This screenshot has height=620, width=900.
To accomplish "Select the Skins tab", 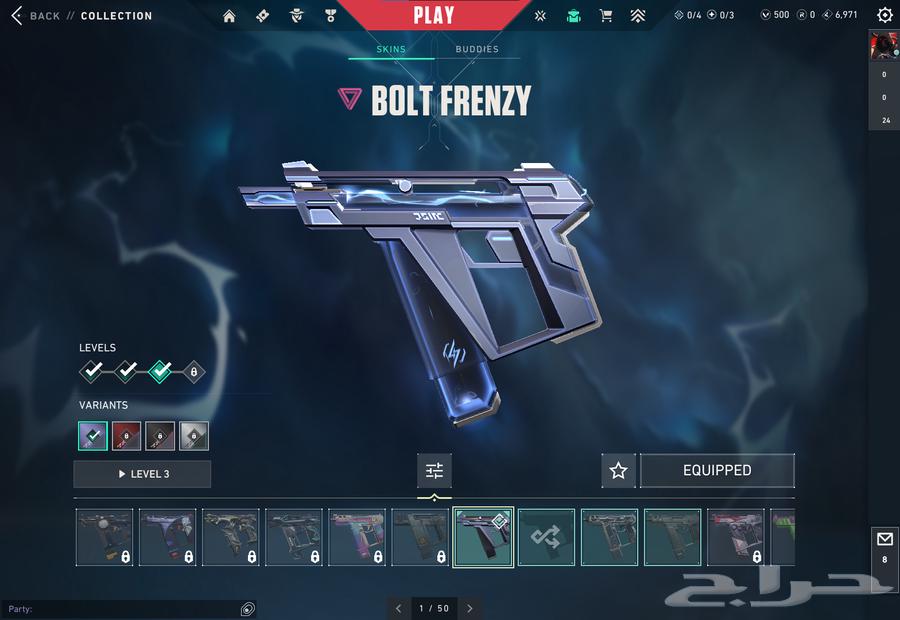I will 391,49.
